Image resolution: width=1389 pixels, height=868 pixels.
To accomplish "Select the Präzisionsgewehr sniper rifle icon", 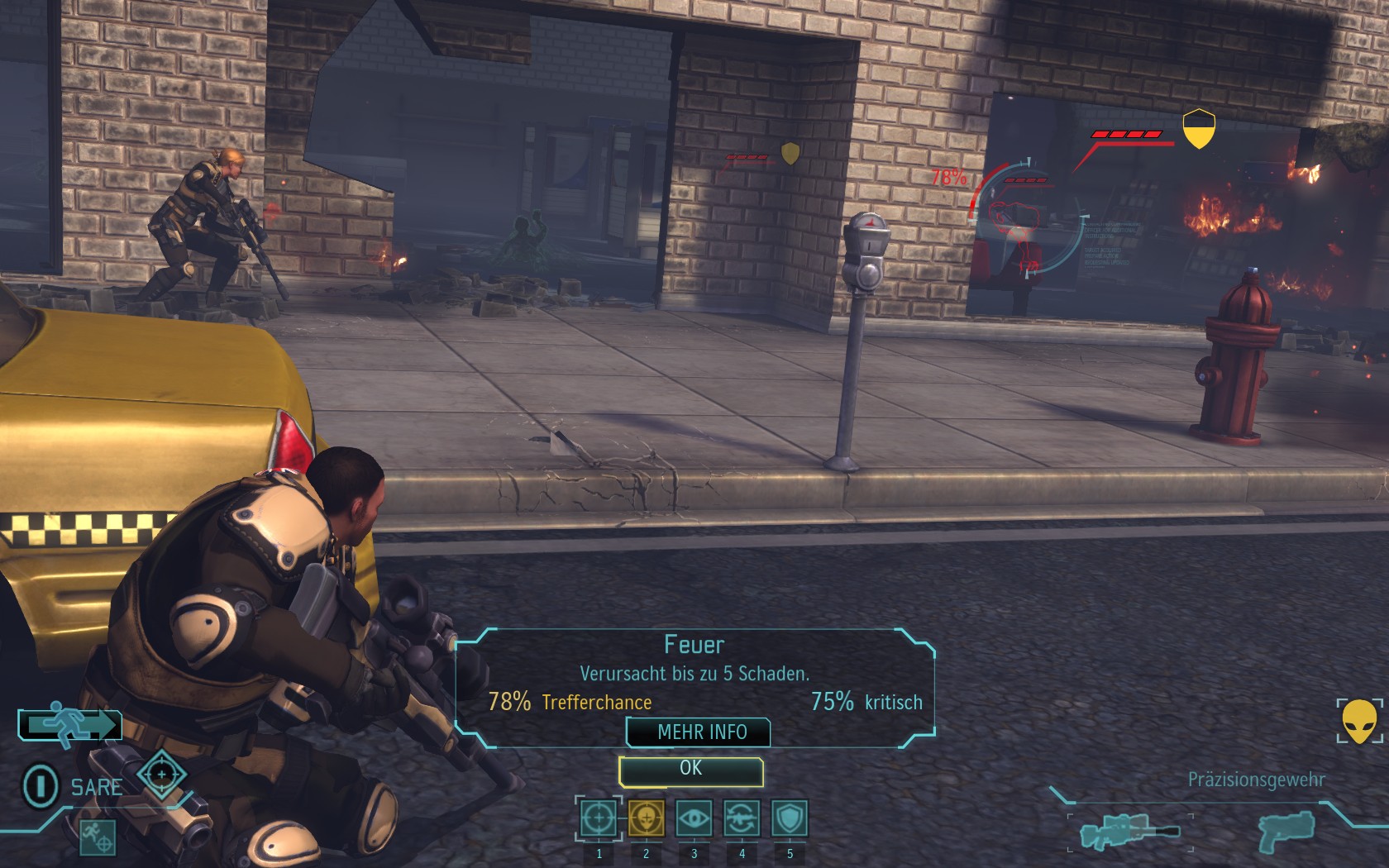I will pos(1129,831).
